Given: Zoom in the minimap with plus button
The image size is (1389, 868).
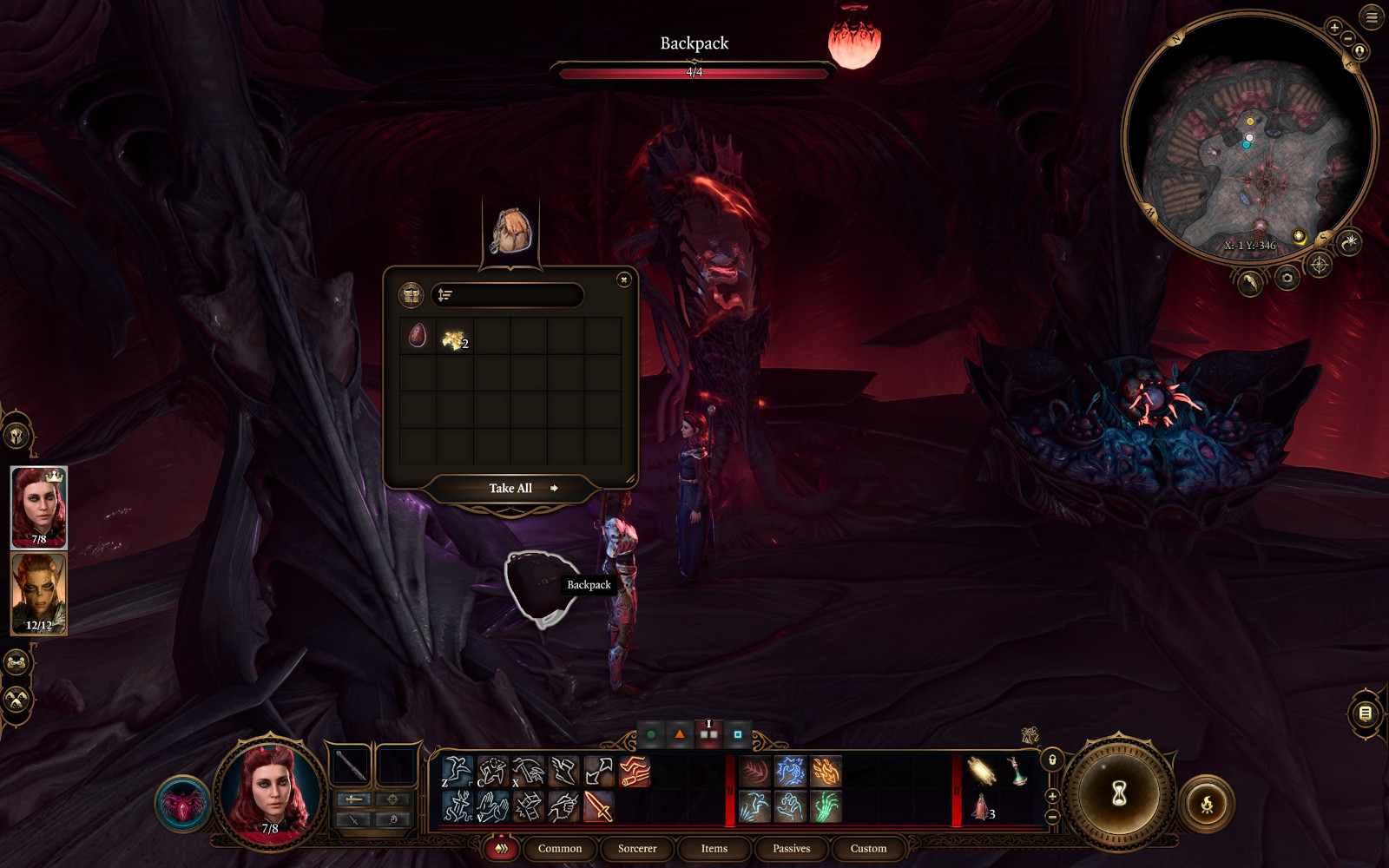Looking at the screenshot, I should [x=1334, y=28].
